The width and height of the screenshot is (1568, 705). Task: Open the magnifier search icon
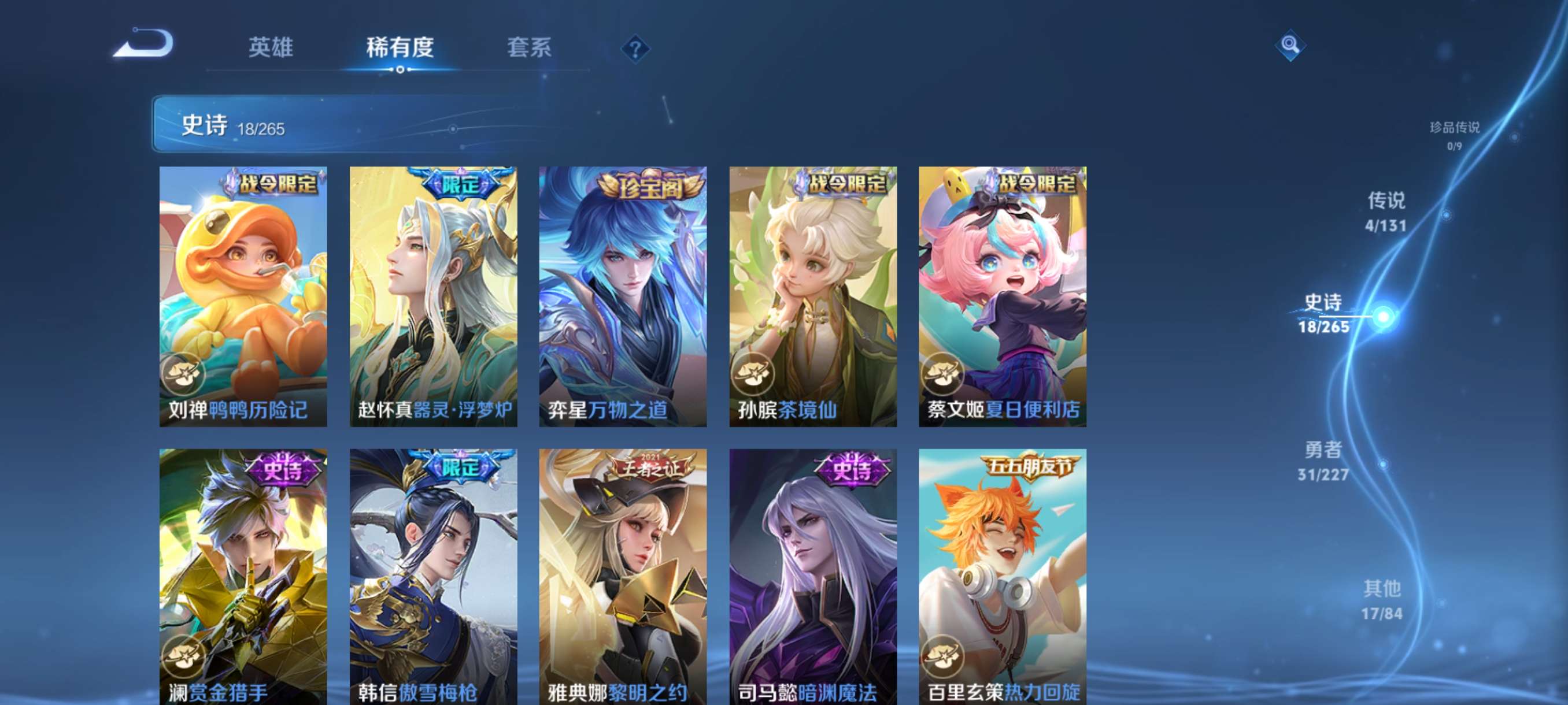pyautogui.click(x=1289, y=45)
